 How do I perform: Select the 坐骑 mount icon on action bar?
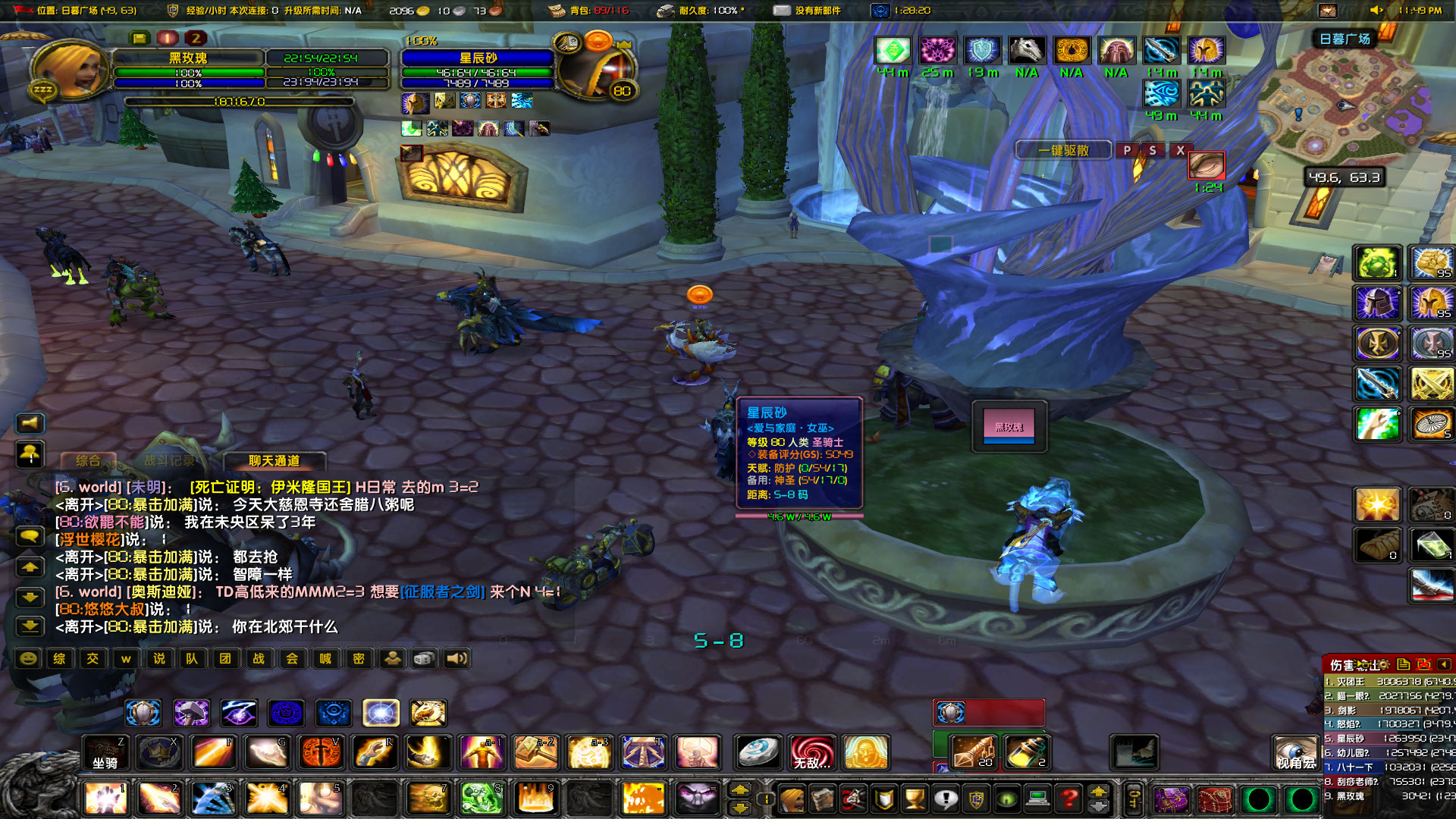106,752
